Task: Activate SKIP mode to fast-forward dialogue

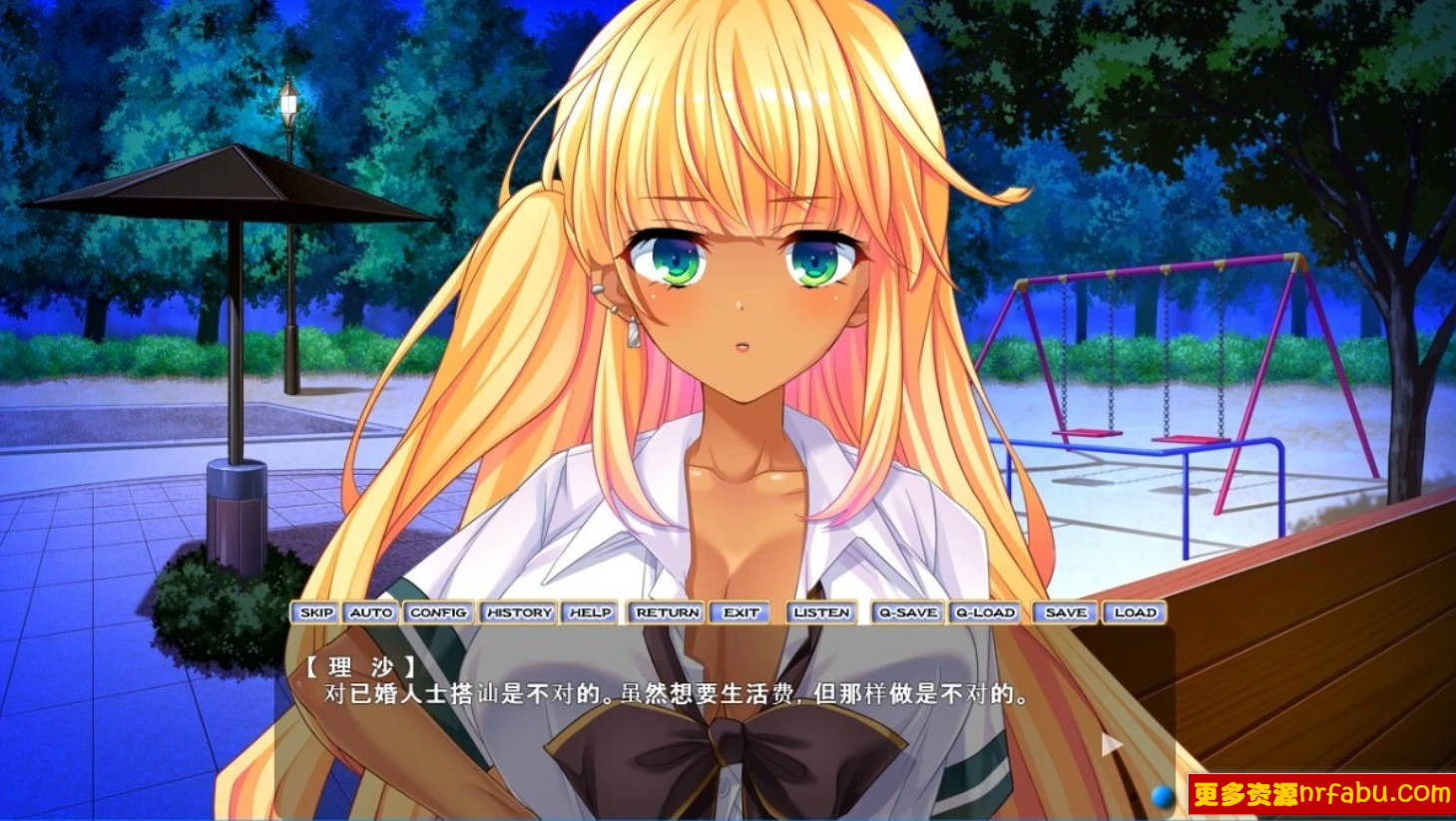Action: (x=316, y=613)
